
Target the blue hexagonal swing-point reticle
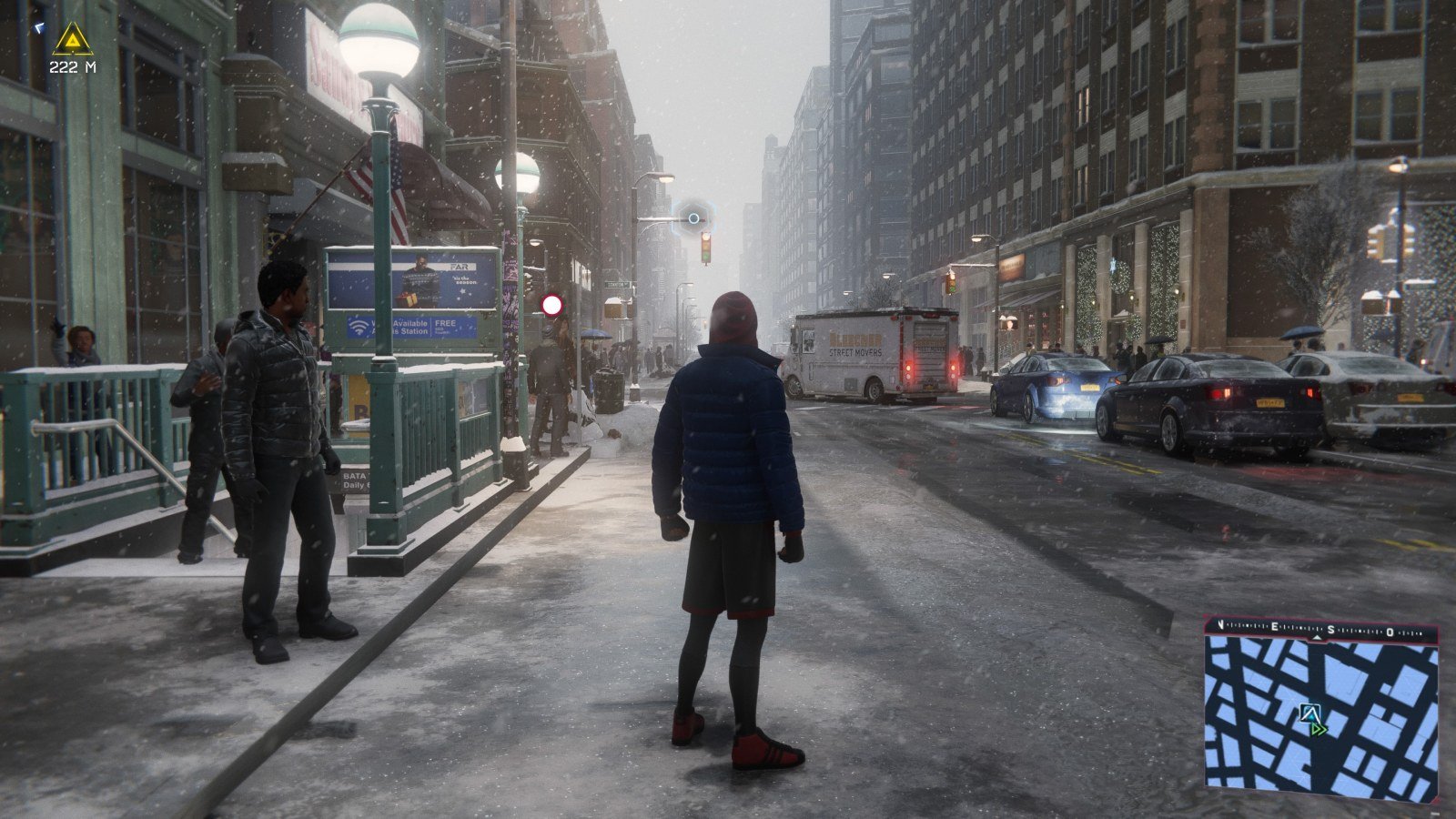coord(694,217)
